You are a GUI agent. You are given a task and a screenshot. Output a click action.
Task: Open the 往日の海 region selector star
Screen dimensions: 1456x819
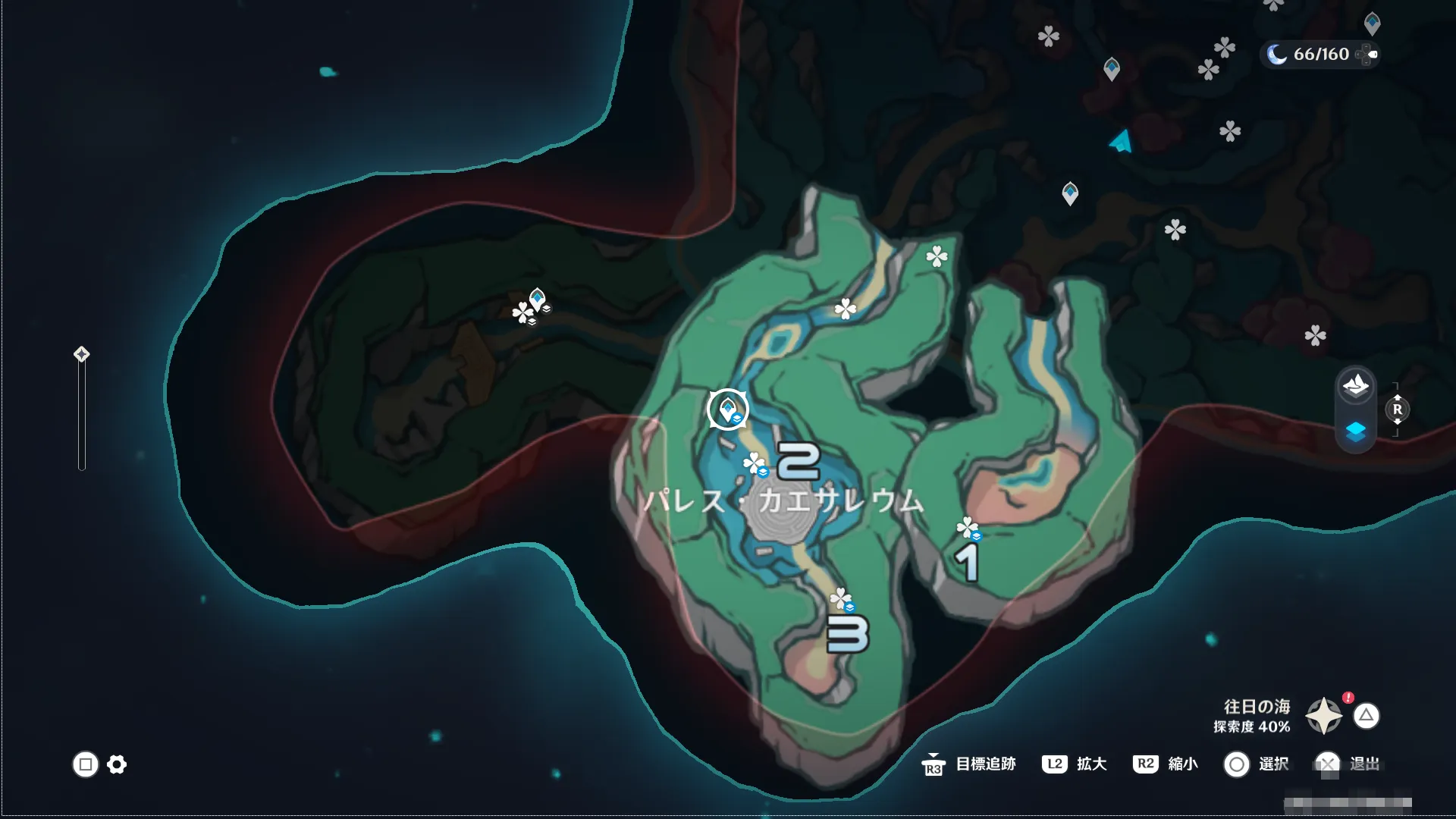1323,716
